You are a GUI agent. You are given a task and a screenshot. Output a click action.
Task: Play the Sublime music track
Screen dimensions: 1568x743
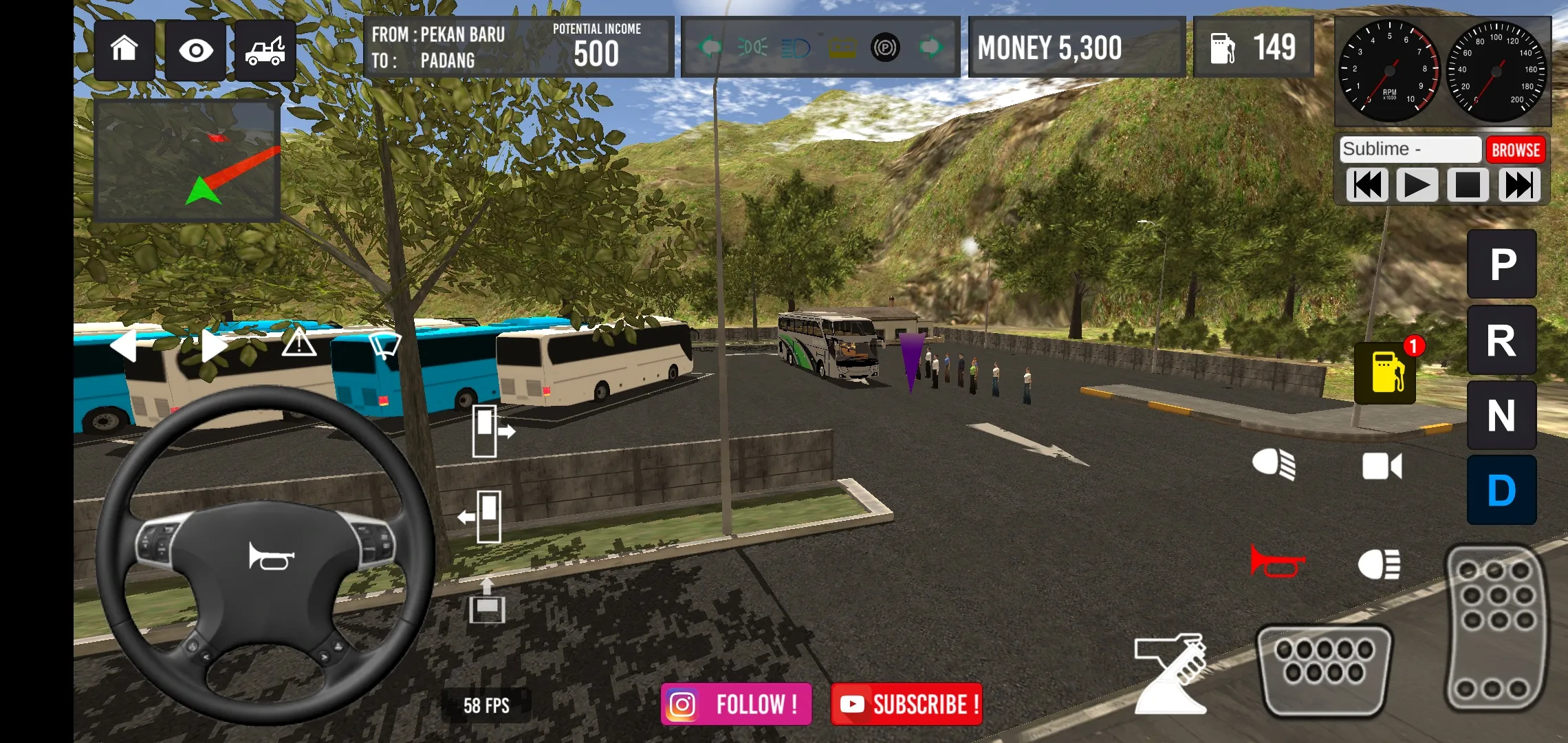tap(1416, 184)
